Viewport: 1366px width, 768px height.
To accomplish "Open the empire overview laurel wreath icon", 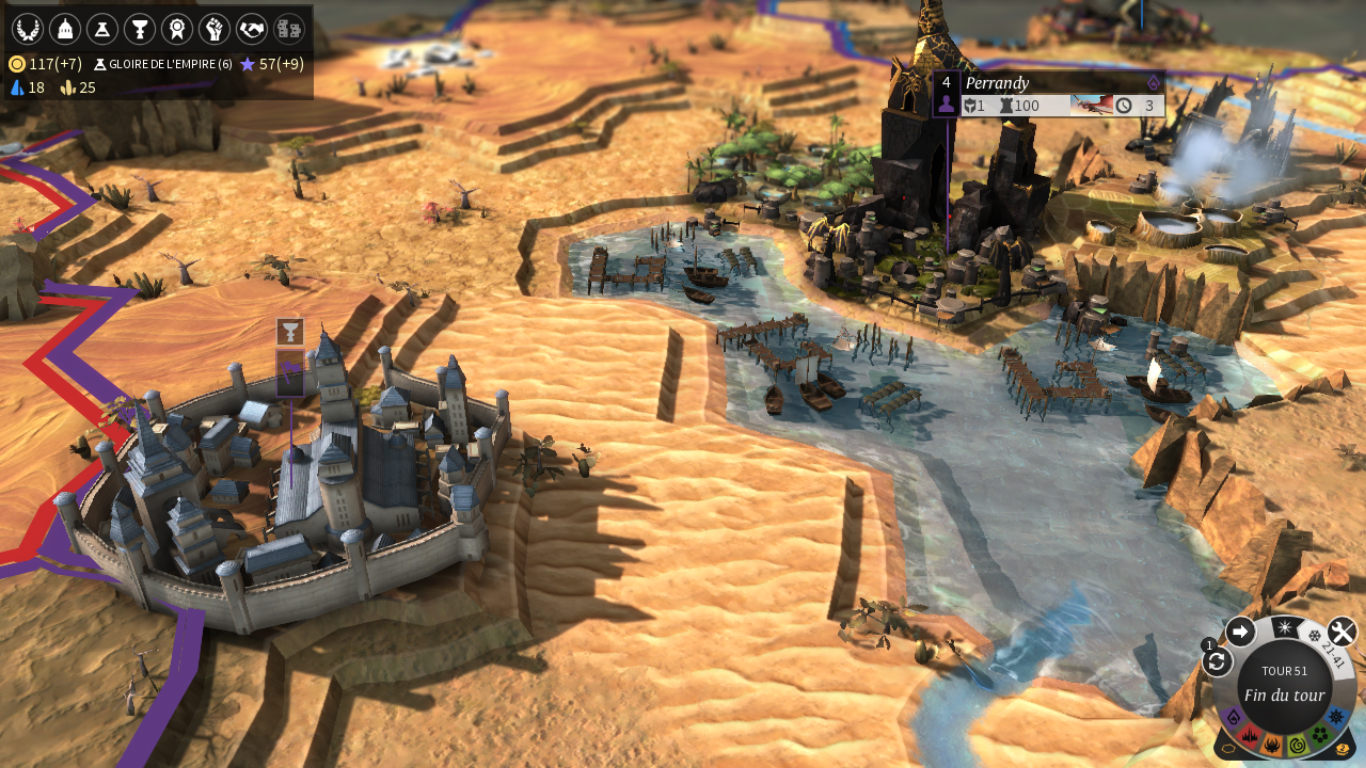I will click(26, 28).
